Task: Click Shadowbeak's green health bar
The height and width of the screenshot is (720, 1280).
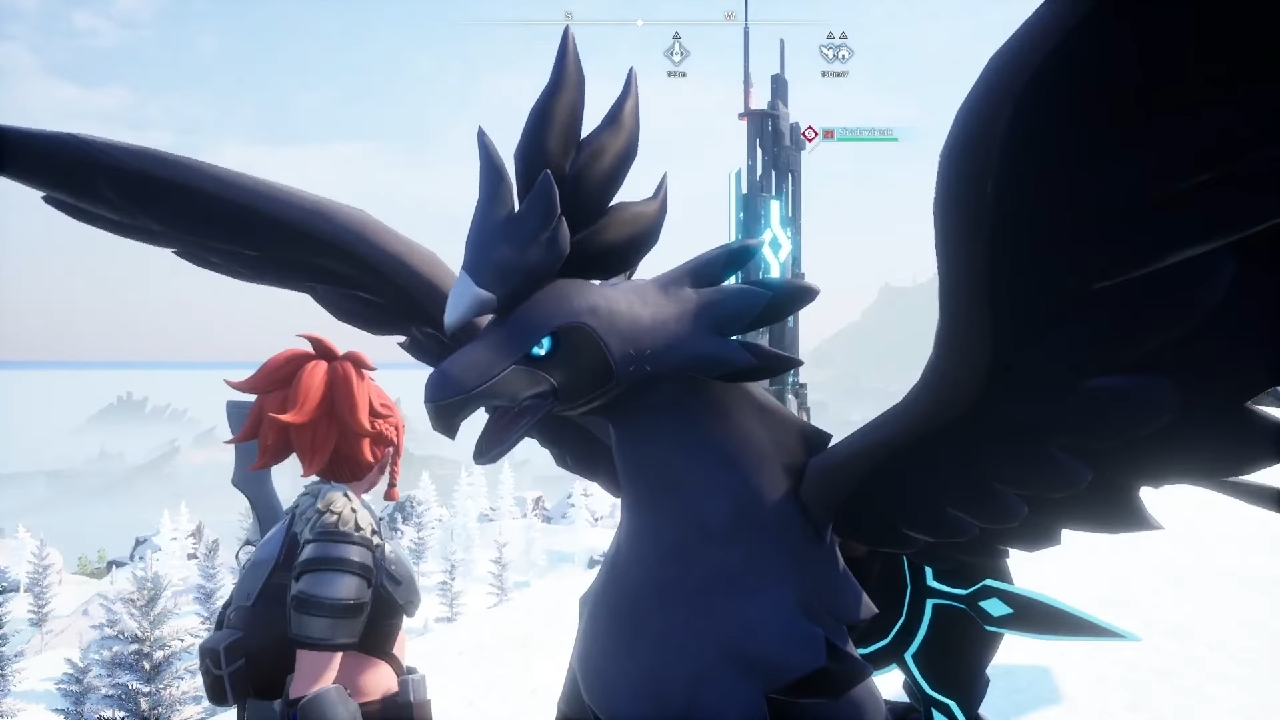Action: pyautogui.click(x=870, y=139)
